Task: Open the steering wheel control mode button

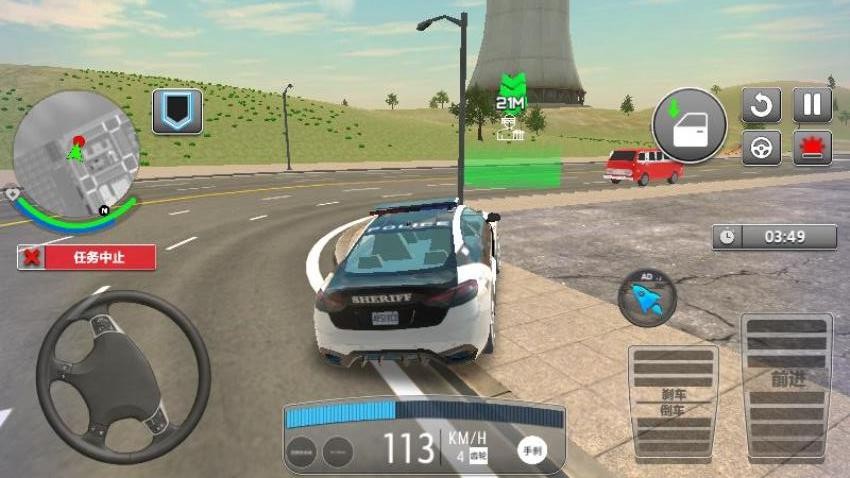Action: [x=761, y=147]
